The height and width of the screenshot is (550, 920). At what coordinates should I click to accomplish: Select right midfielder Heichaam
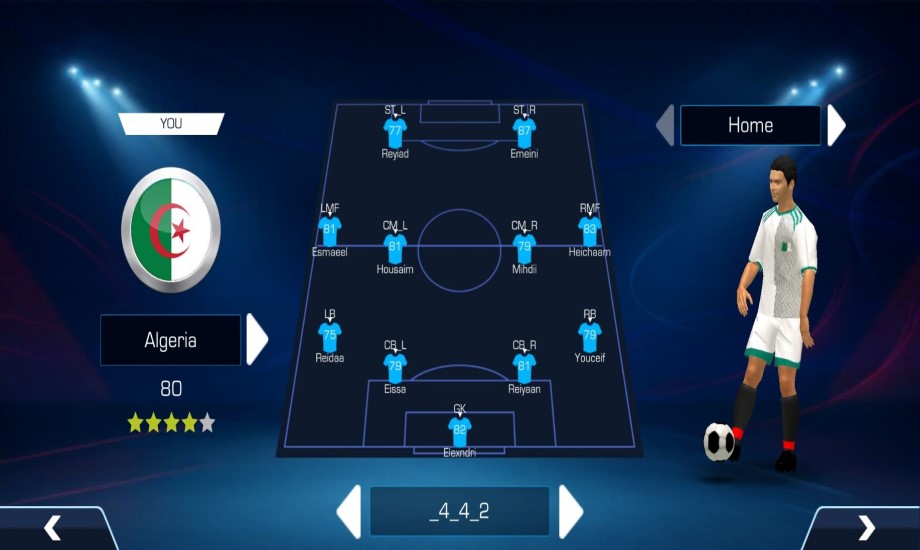click(x=590, y=231)
